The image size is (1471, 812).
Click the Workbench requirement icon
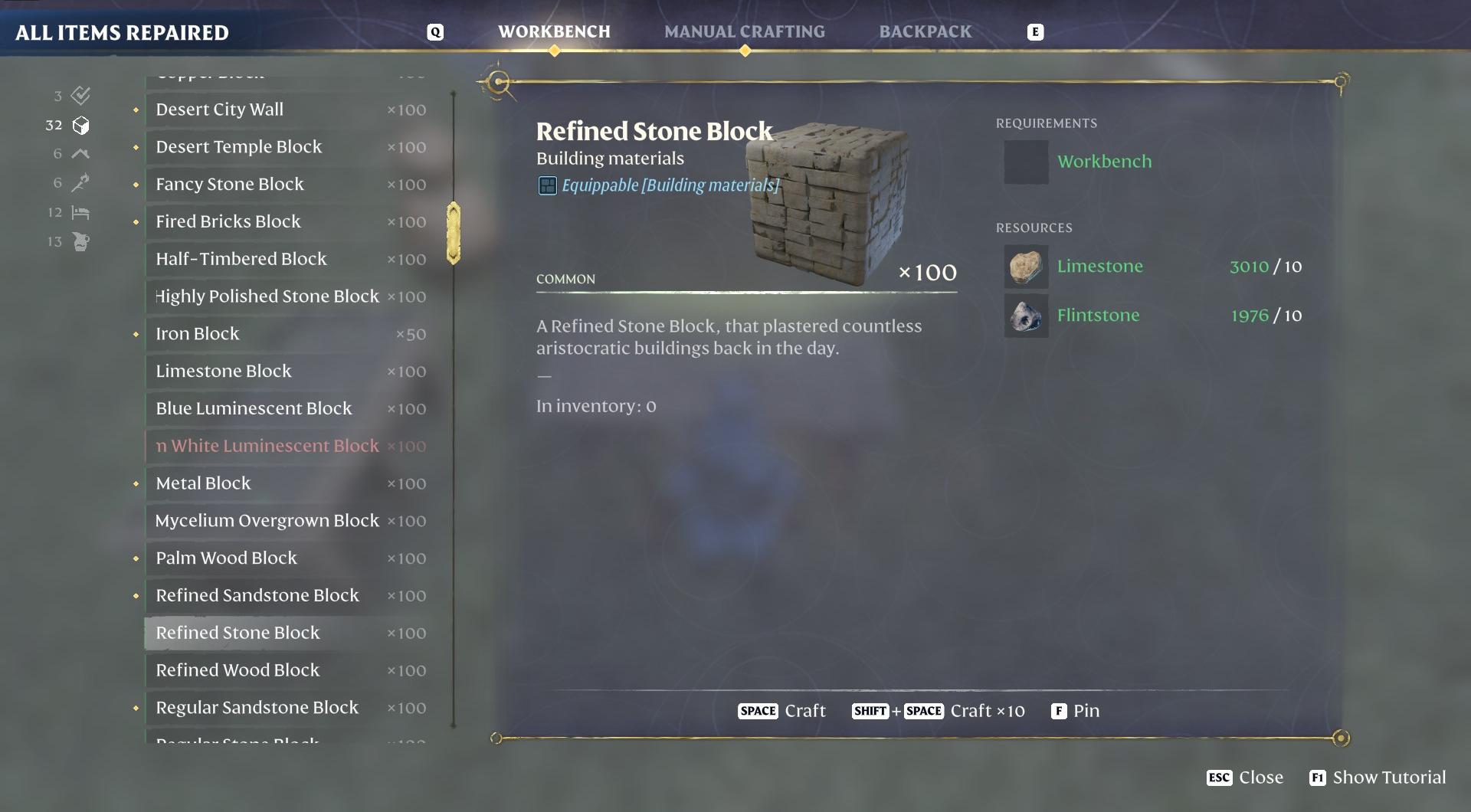1026,162
